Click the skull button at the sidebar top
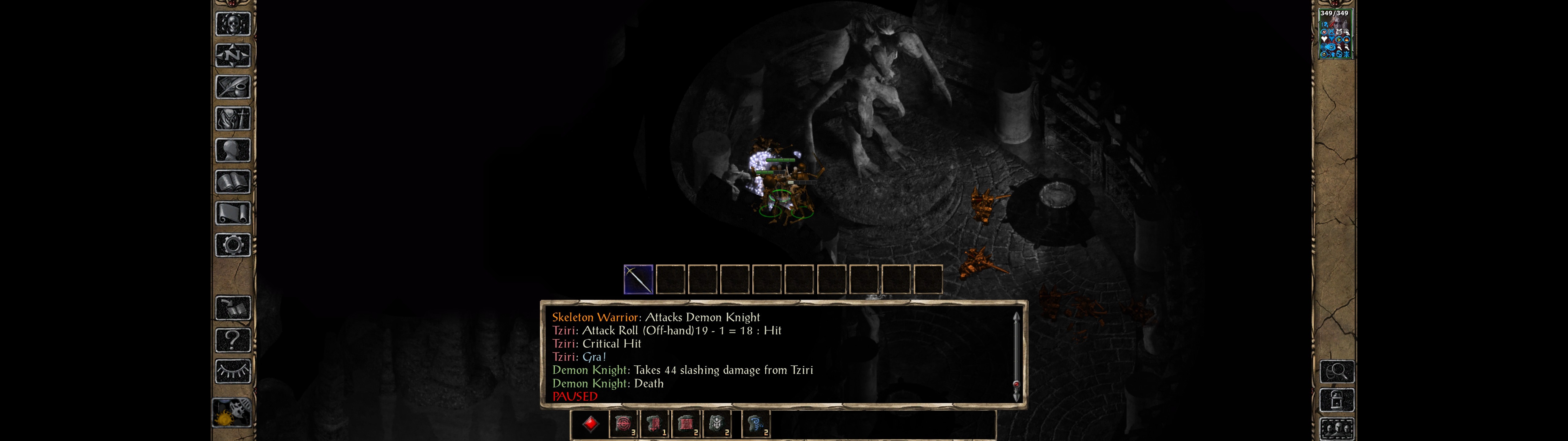This screenshot has height=441, width=1568. [x=233, y=24]
